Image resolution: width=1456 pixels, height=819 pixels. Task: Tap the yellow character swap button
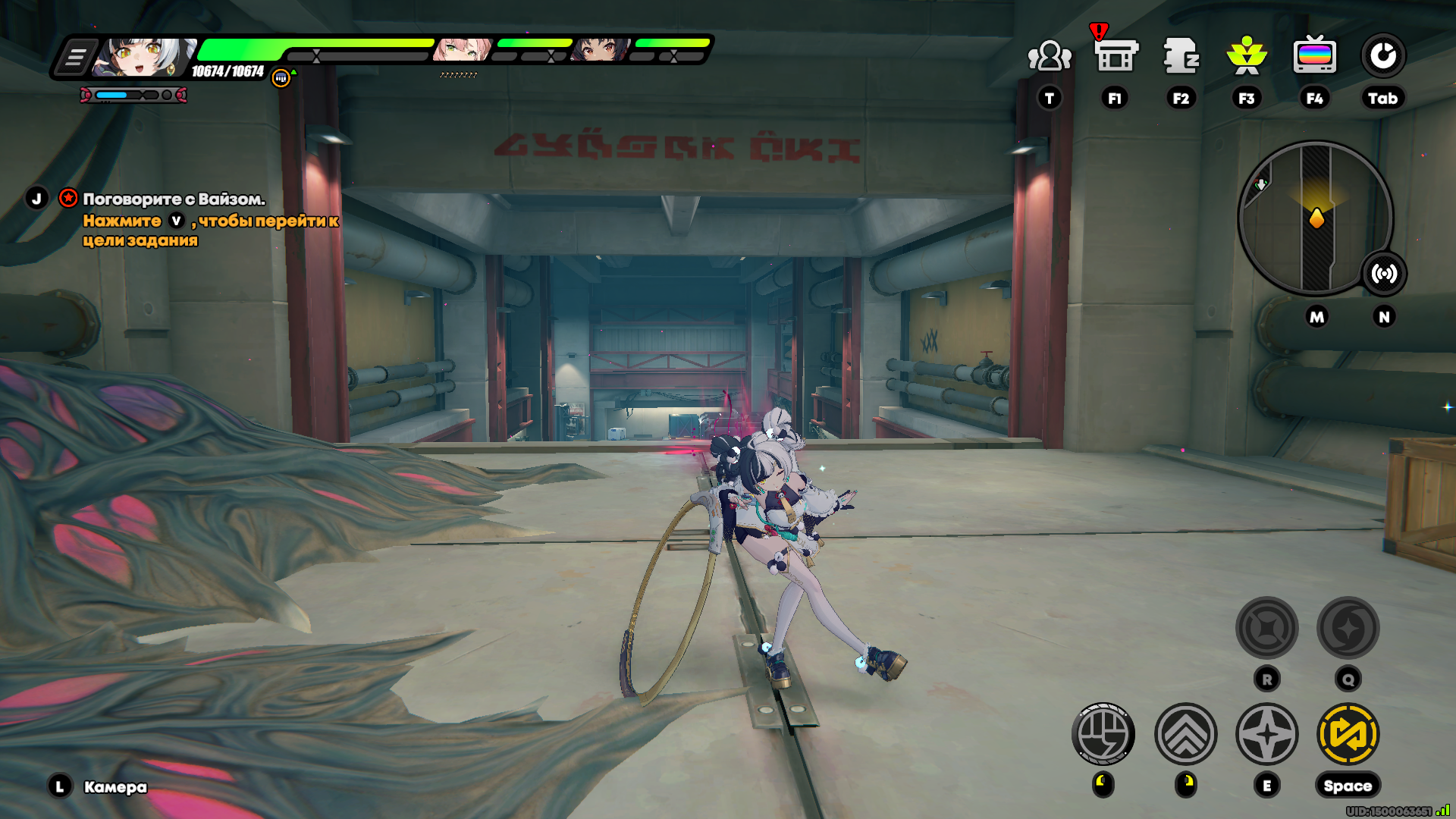pyautogui.click(x=1348, y=734)
